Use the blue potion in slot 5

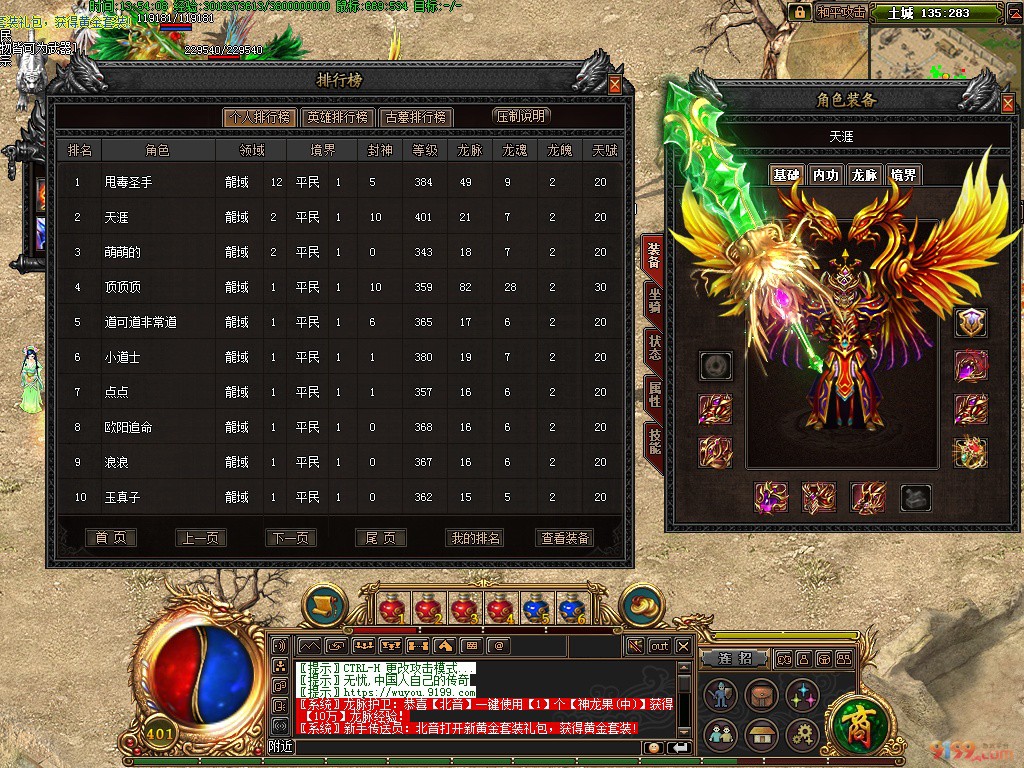(535, 608)
